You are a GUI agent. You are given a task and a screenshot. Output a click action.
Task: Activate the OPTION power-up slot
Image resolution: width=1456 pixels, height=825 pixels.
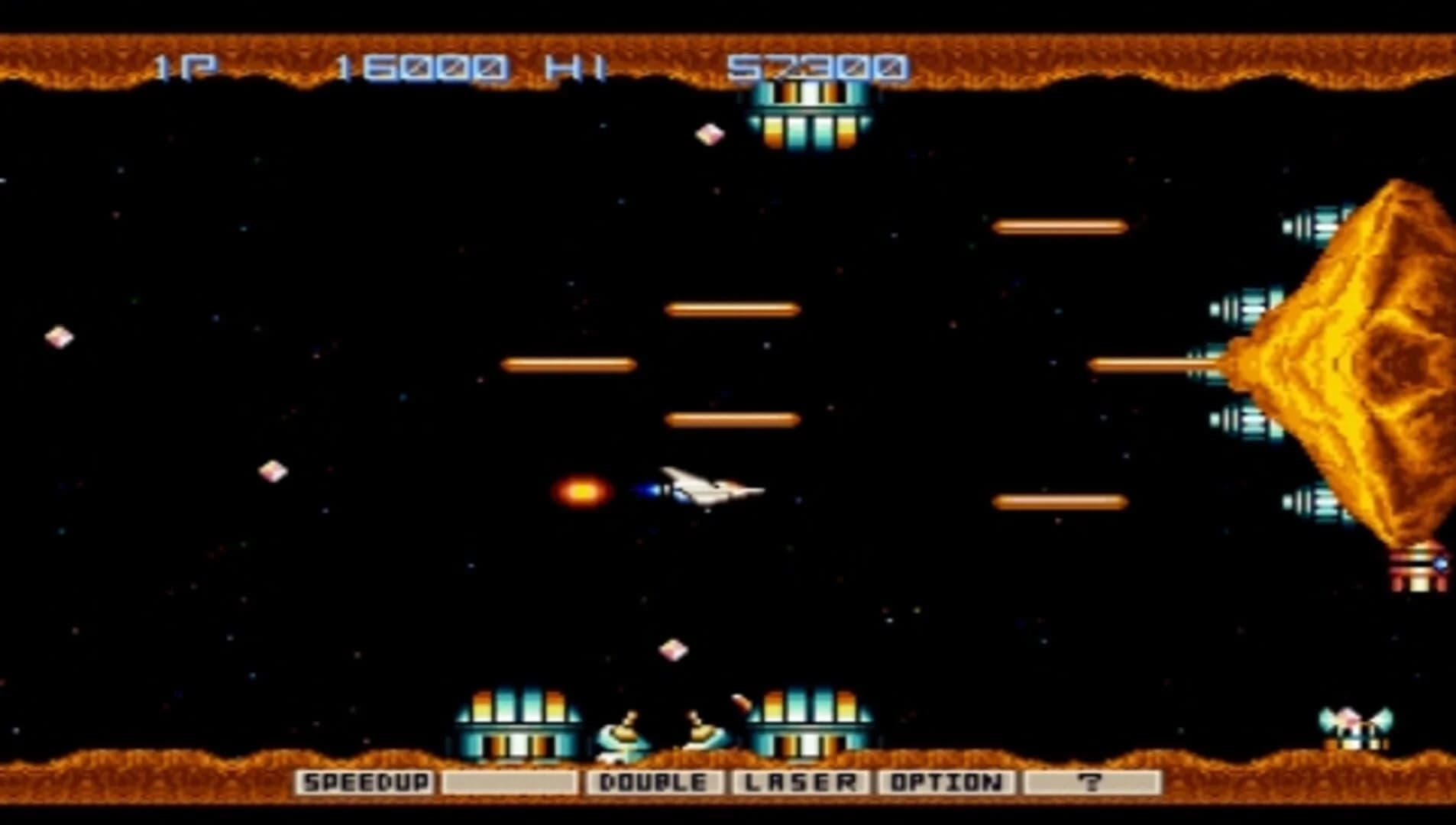pyautogui.click(x=947, y=782)
